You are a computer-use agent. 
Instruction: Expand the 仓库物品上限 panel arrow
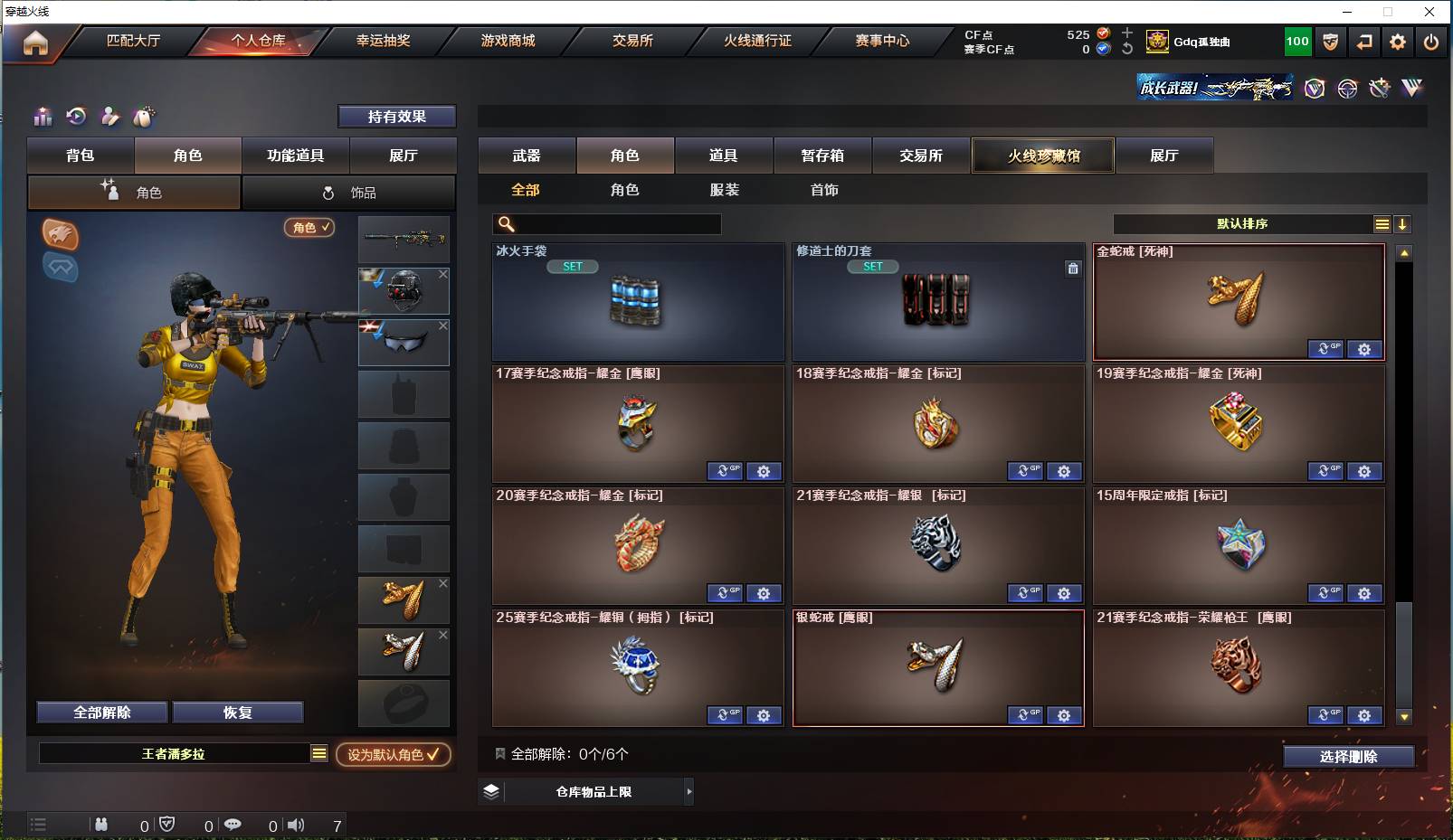pos(689,791)
